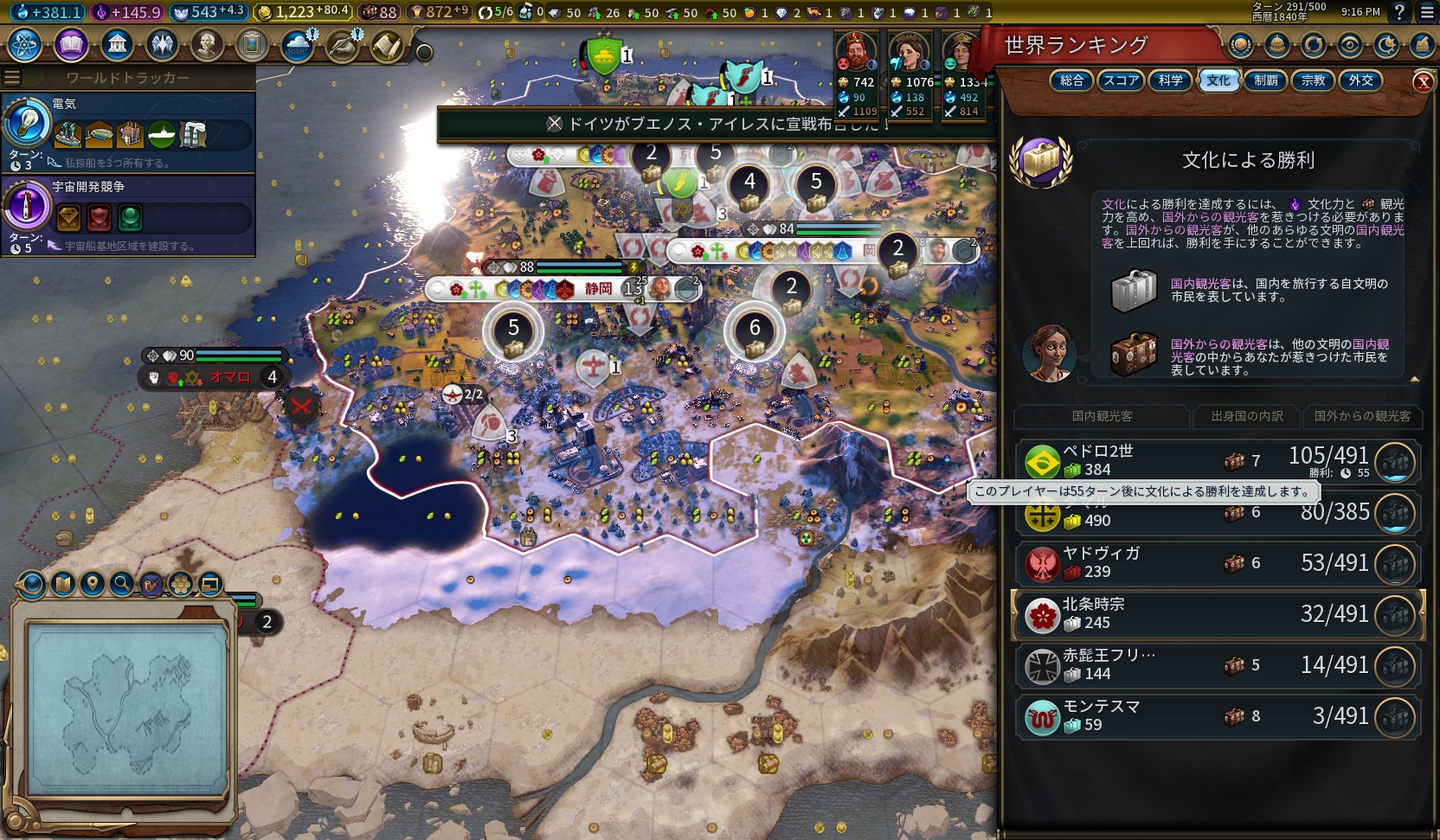Close the 世界ランキング panel
The image size is (1440, 840).
1423,81
